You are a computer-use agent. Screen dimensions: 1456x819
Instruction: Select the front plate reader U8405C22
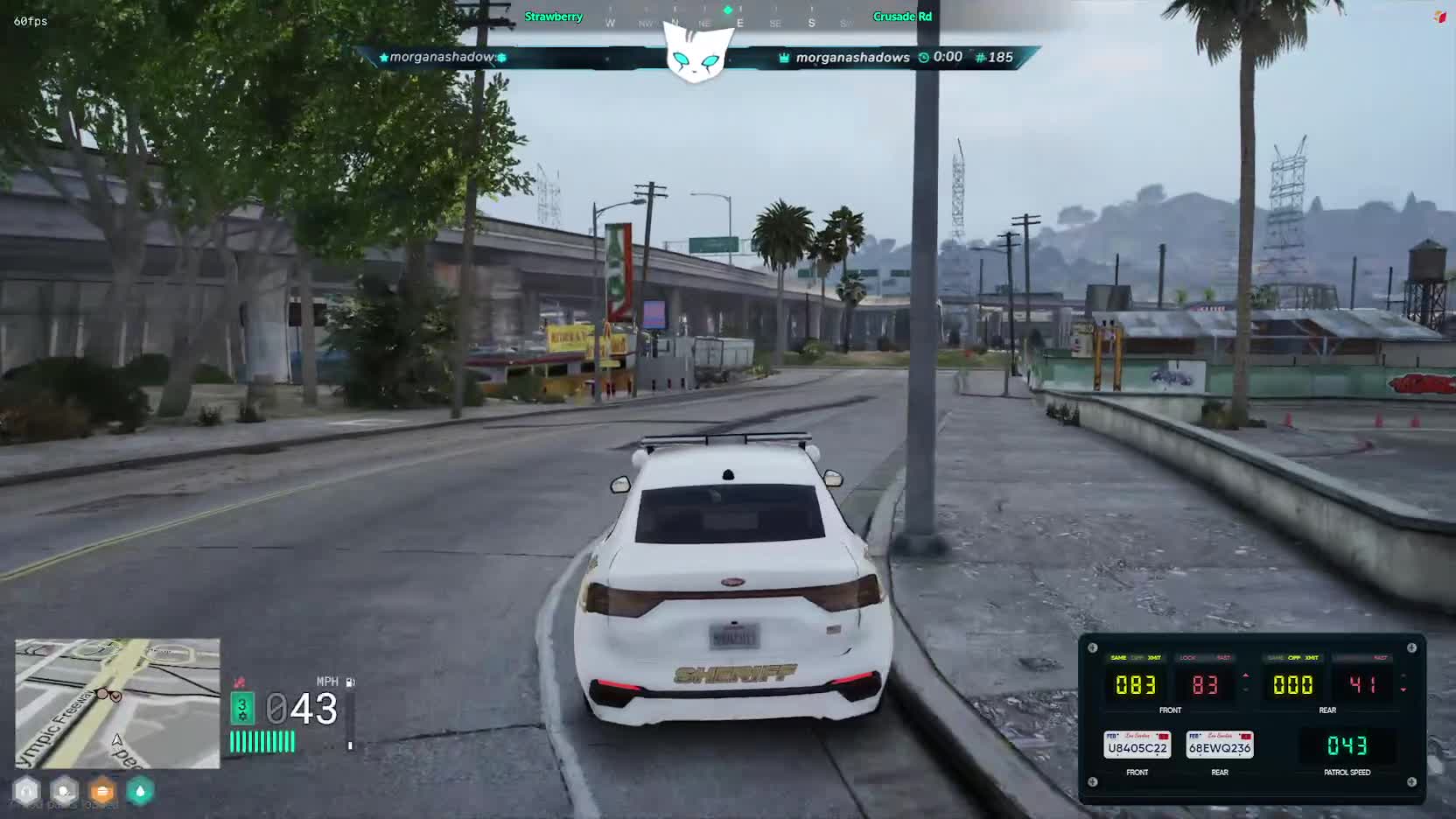(x=1137, y=745)
